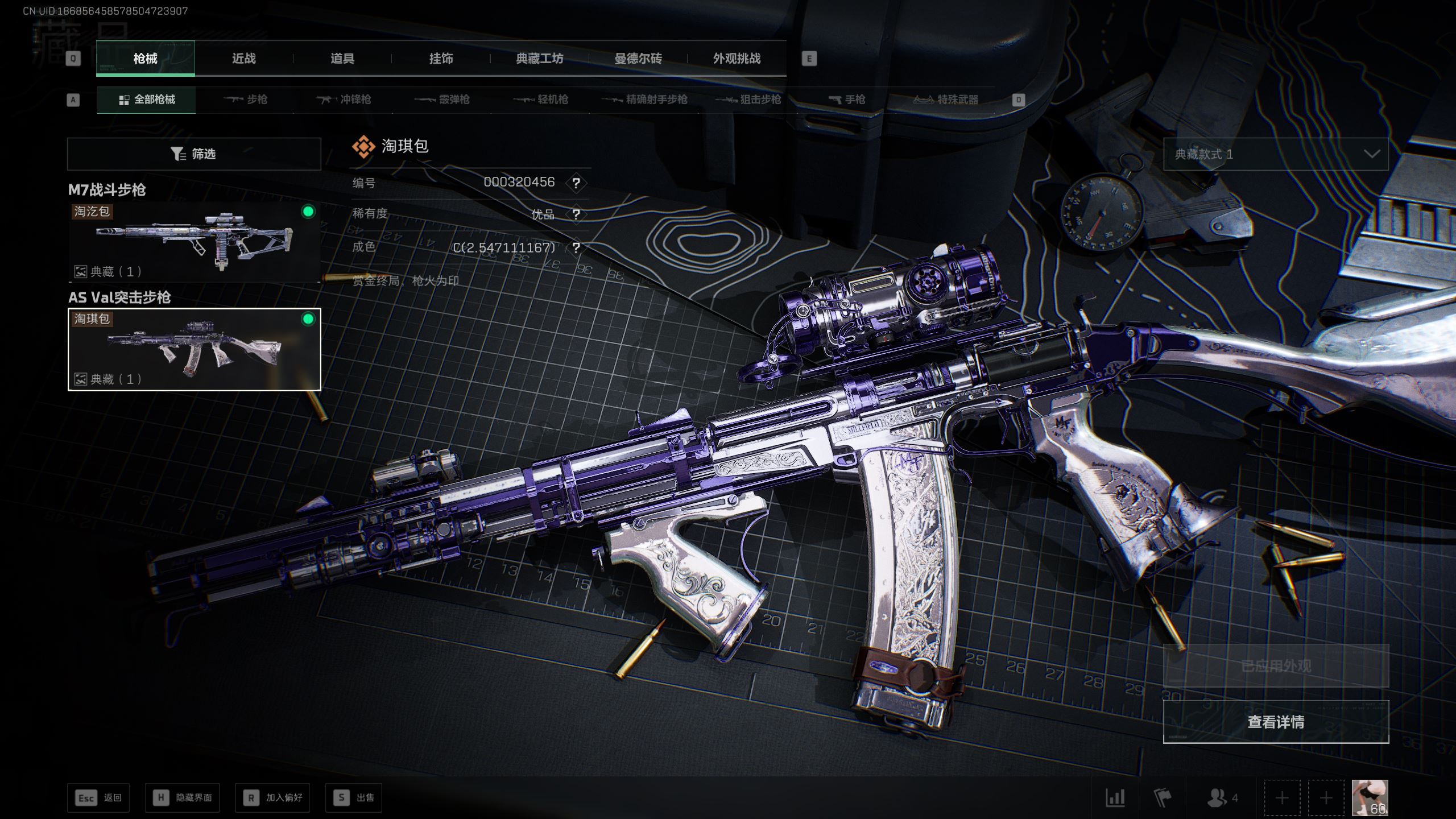Expand the 典藏款式 1 dropdown

tap(1276, 154)
